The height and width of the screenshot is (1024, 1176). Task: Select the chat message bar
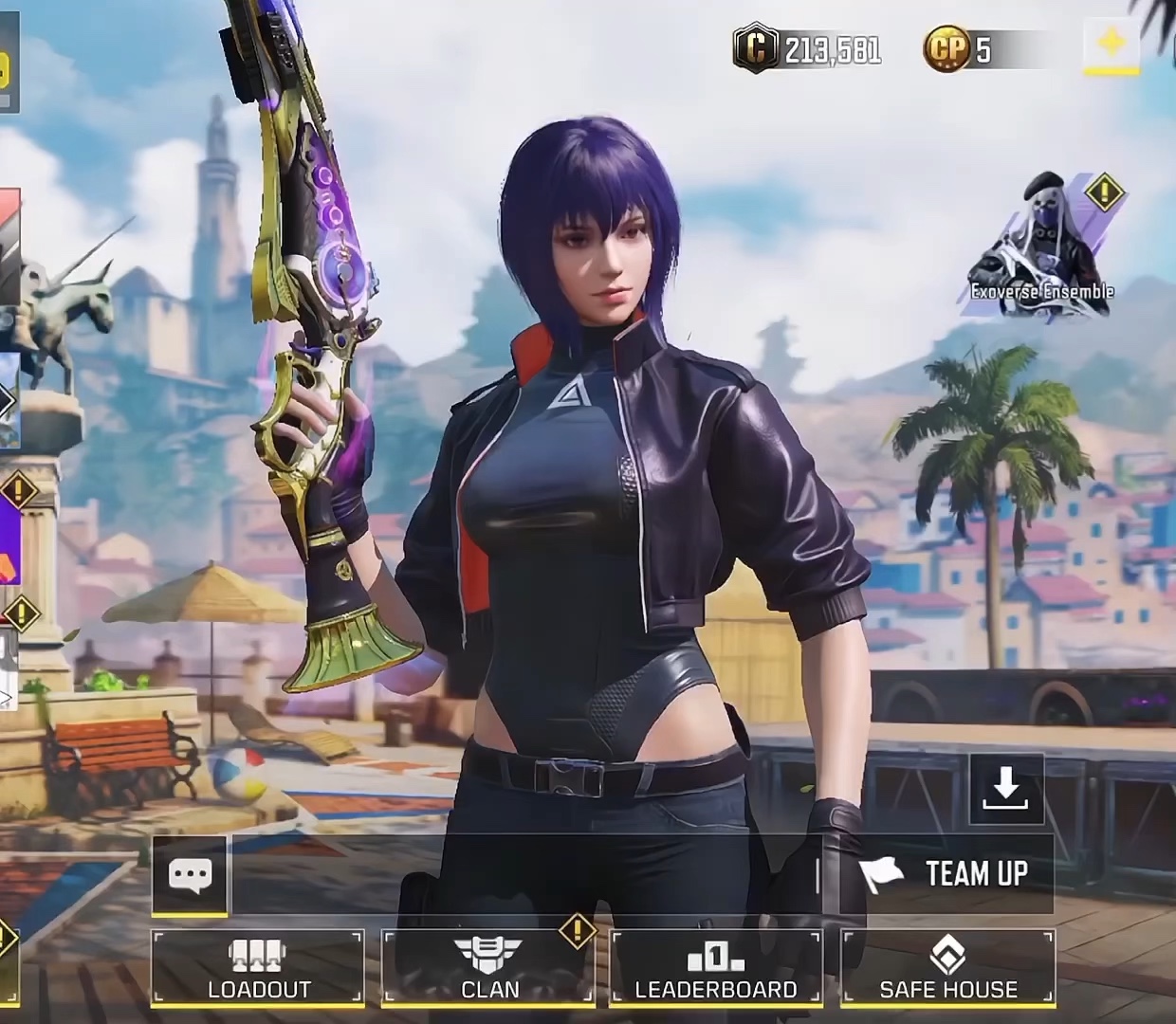(522, 874)
